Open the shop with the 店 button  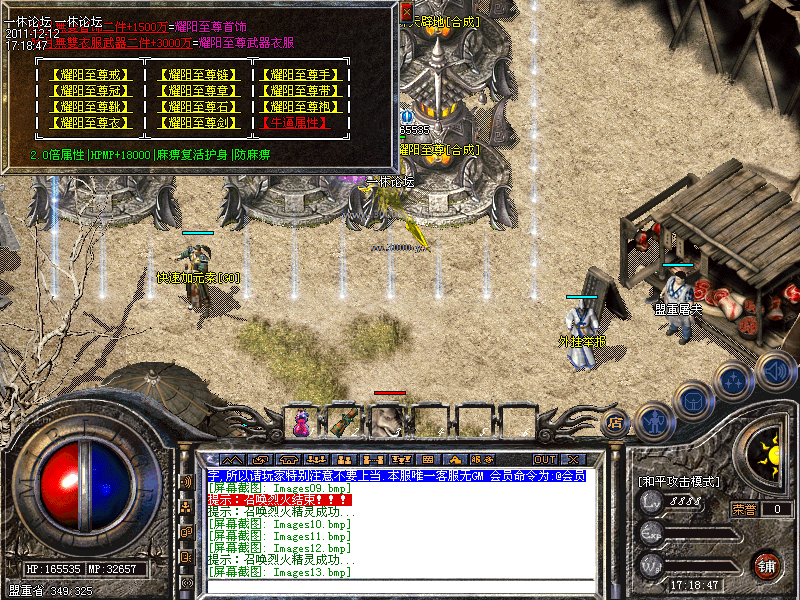pyautogui.click(x=616, y=422)
